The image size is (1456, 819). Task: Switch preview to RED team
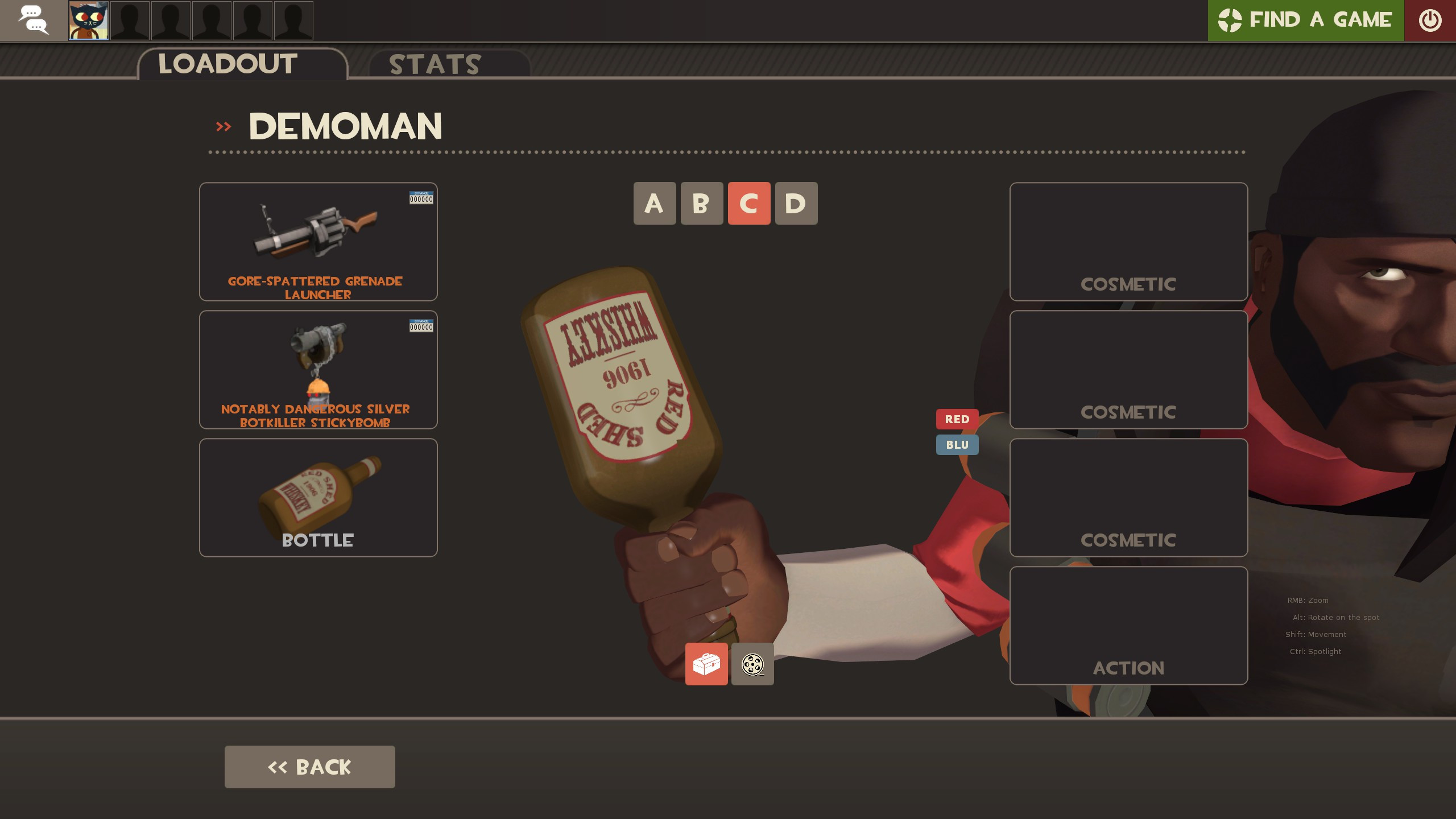point(957,419)
